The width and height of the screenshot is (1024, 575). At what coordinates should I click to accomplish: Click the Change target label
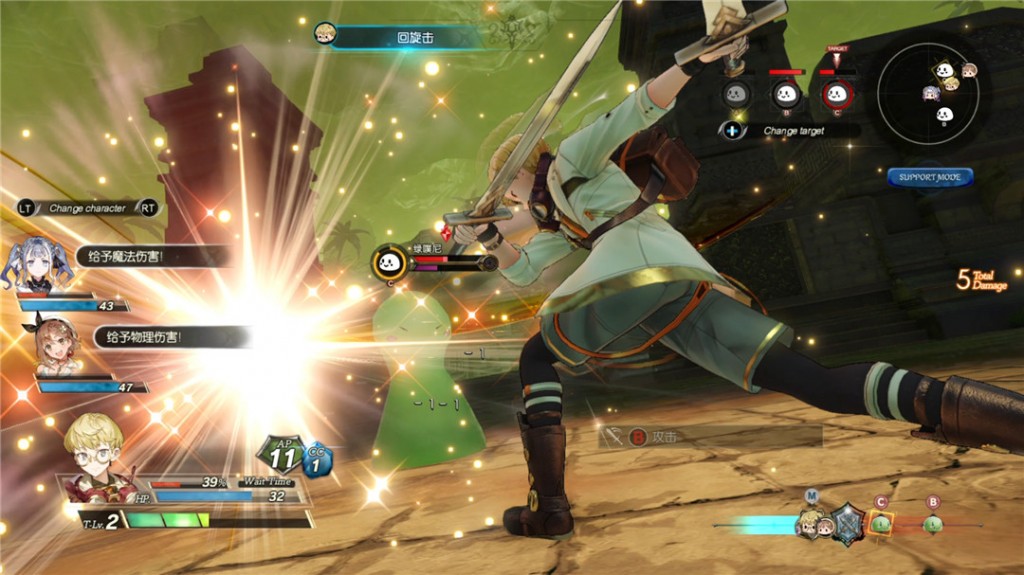click(794, 131)
